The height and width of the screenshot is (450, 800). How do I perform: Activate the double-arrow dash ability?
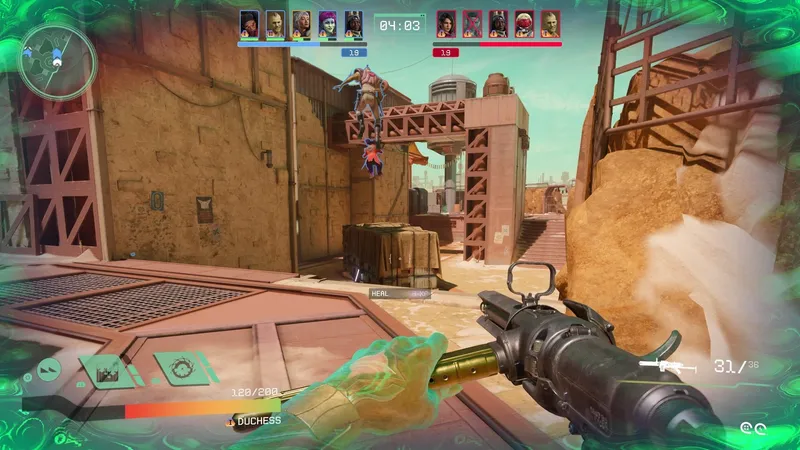(x=48, y=371)
